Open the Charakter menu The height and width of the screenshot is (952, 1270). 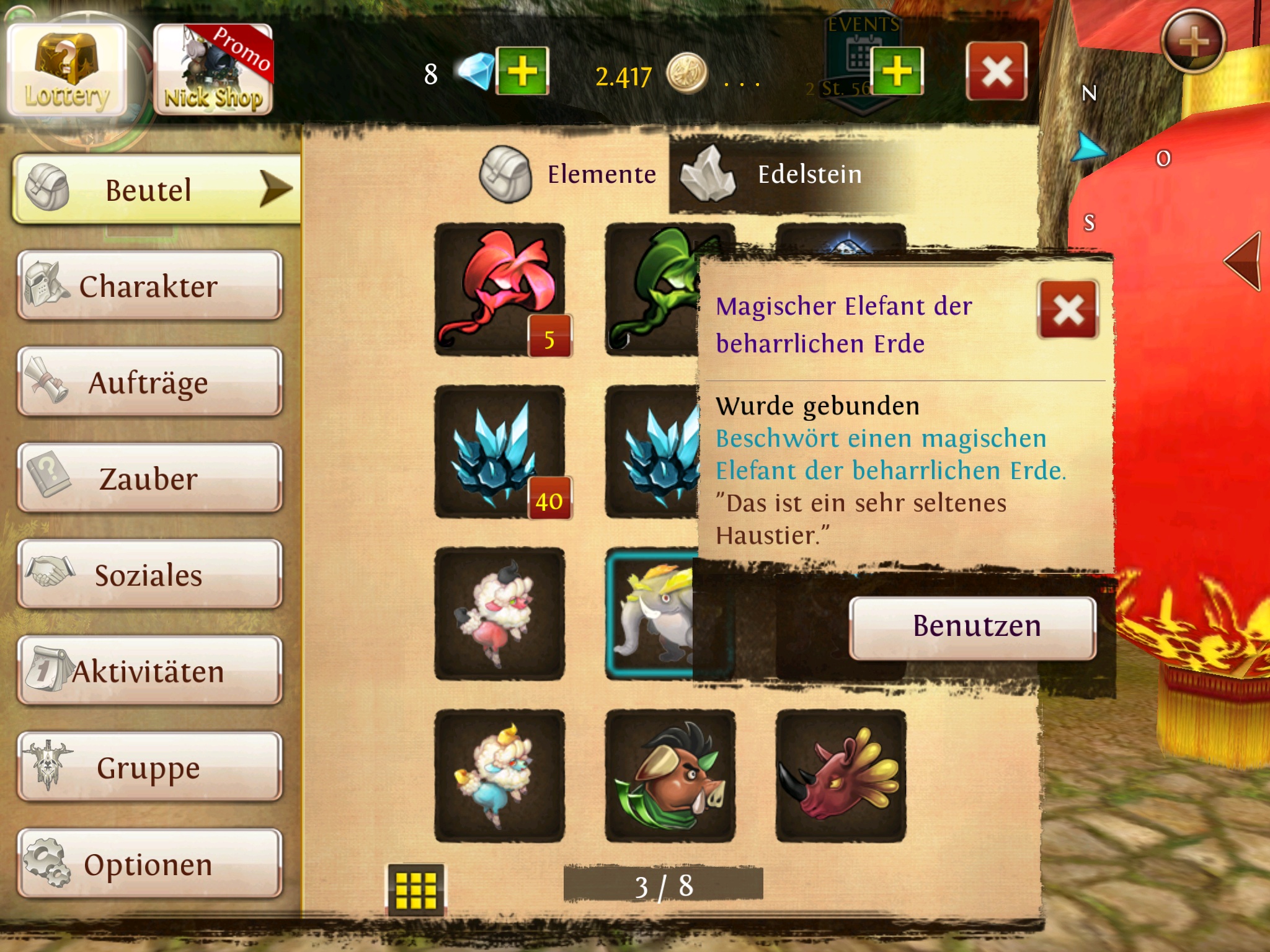149,286
